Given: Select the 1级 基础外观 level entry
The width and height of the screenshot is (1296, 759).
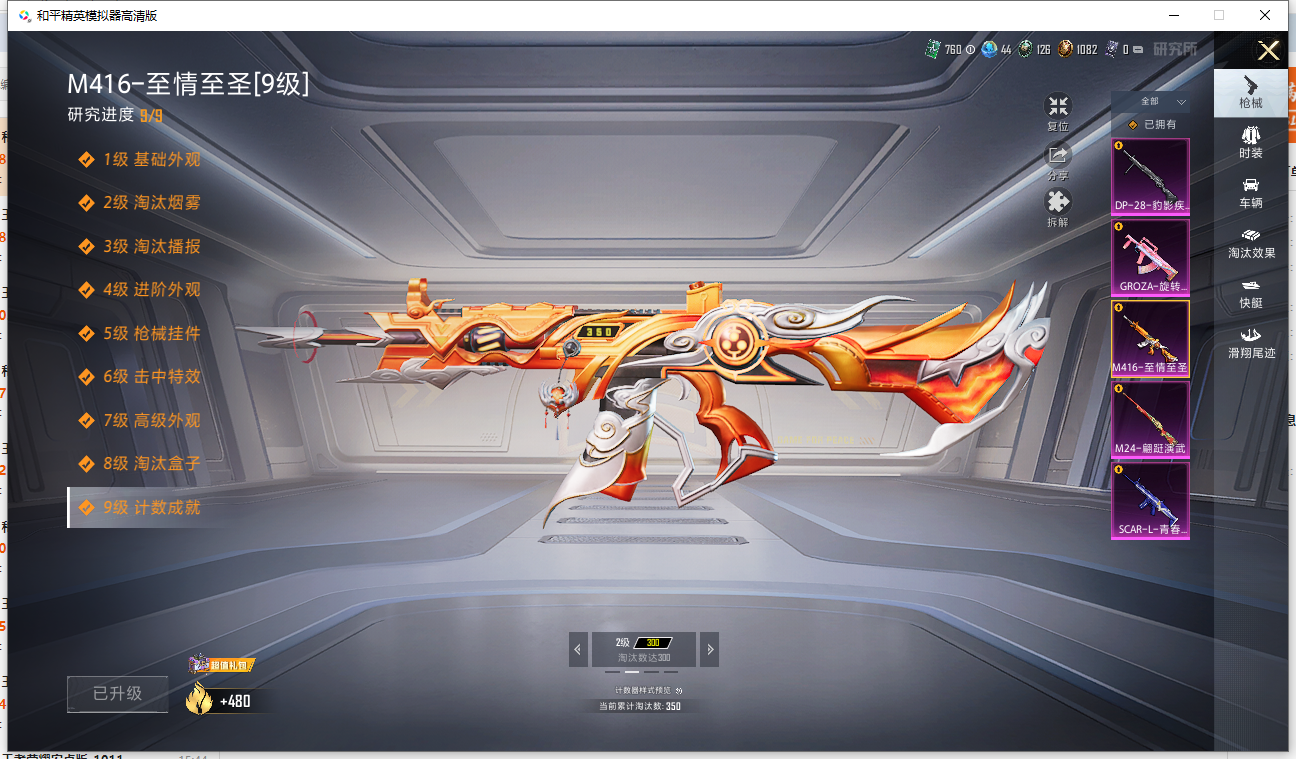Looking at the screenshot, I should click(151, 159).
